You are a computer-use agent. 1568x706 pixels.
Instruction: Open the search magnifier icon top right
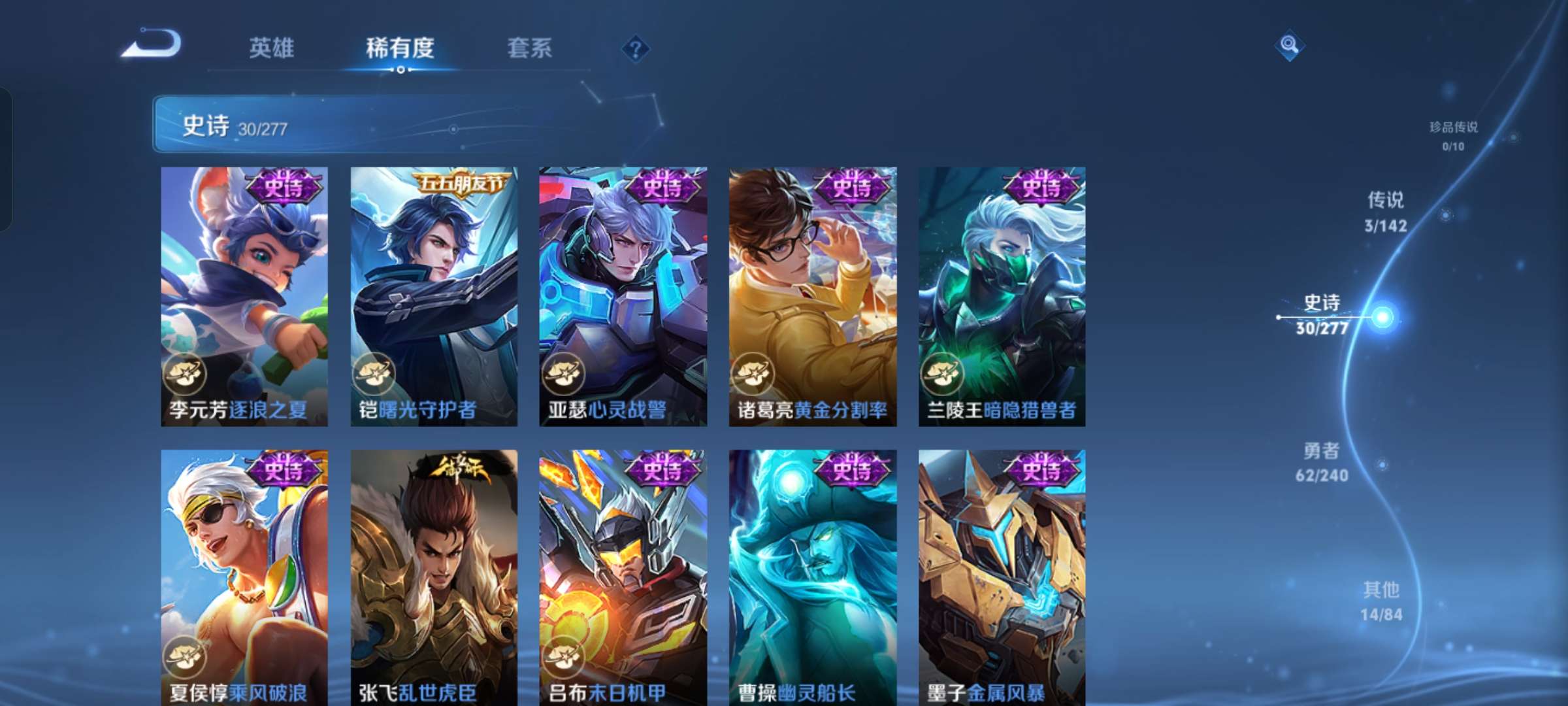coord(1290,46)
